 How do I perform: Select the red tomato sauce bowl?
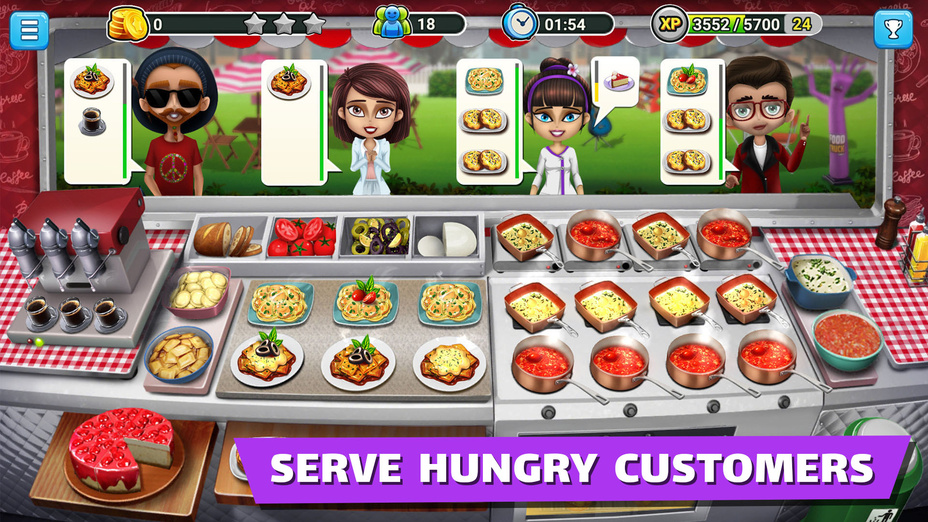[847, 338]
